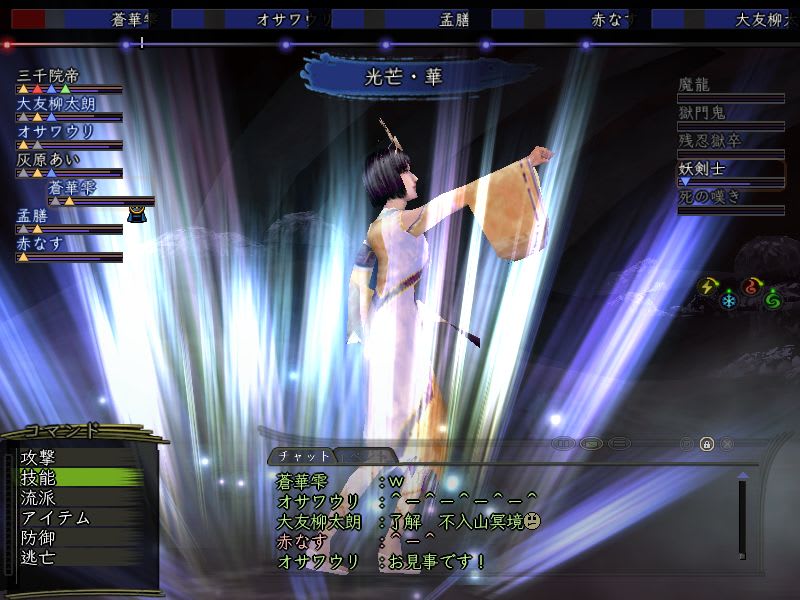
Task: Target party member 三千院帝
Action: (x=51, y=75)
